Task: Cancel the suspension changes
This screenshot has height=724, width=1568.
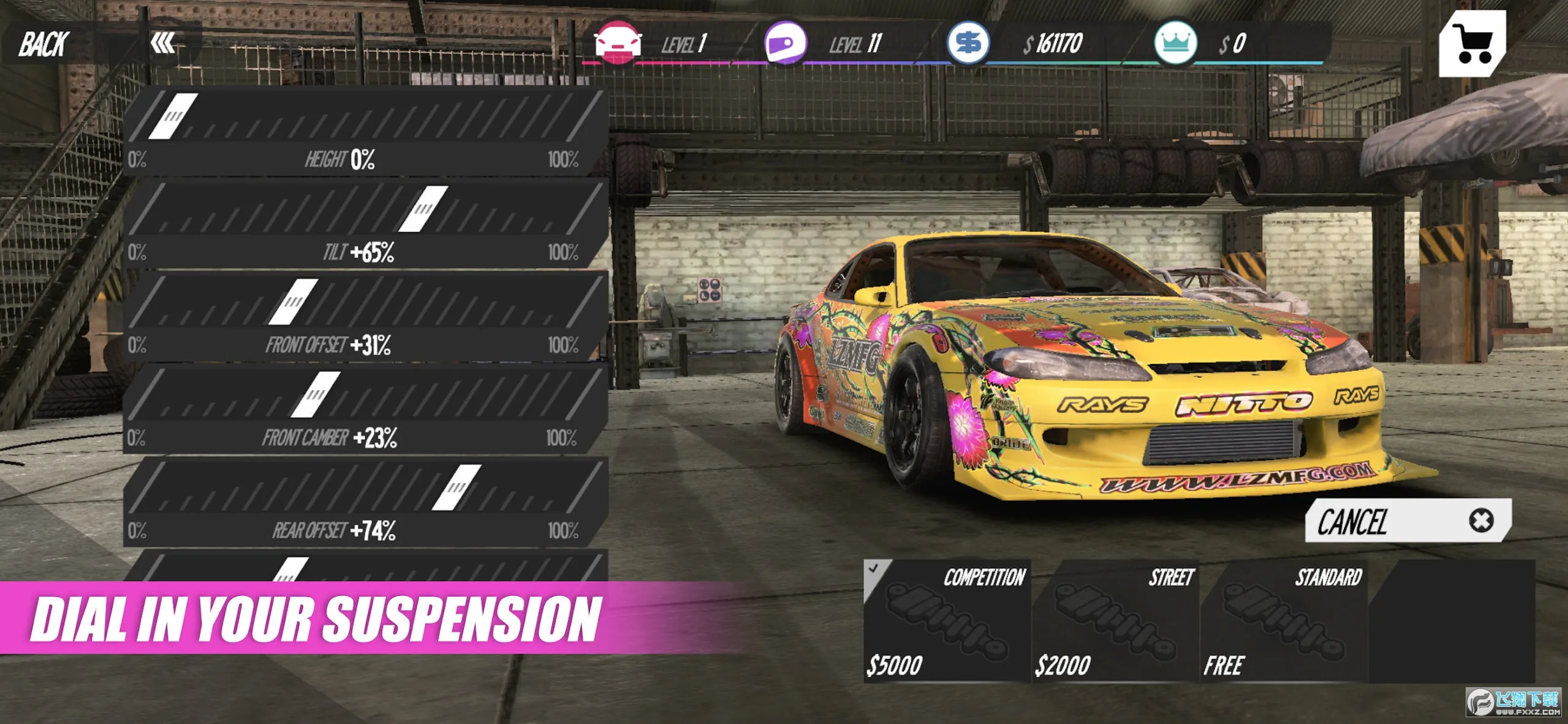Action: [1407, 521]
